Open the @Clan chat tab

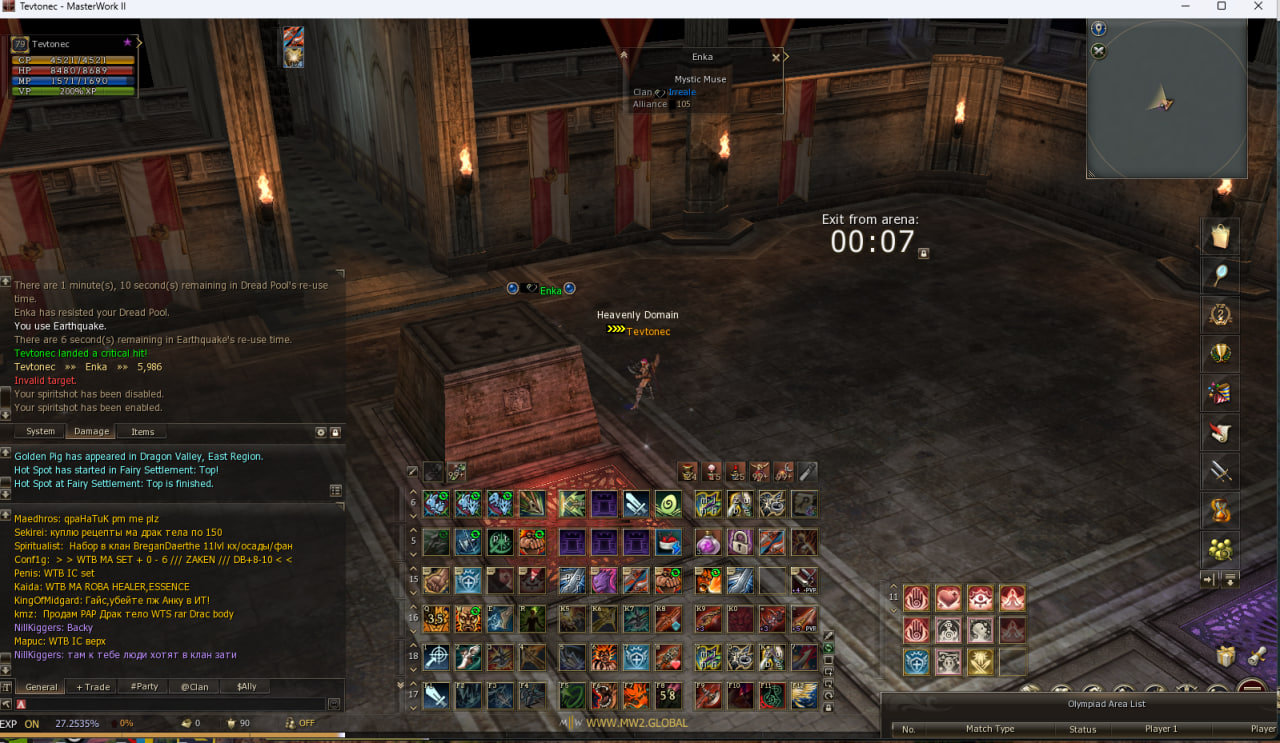click(194, 687)
